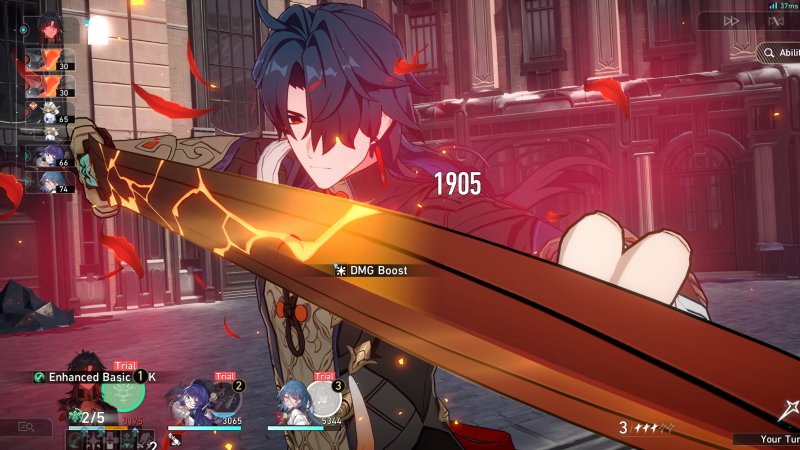Viewport: 800px width, 450px height.
Task: Open the Ability info button
Action: (x=779, y=51)
